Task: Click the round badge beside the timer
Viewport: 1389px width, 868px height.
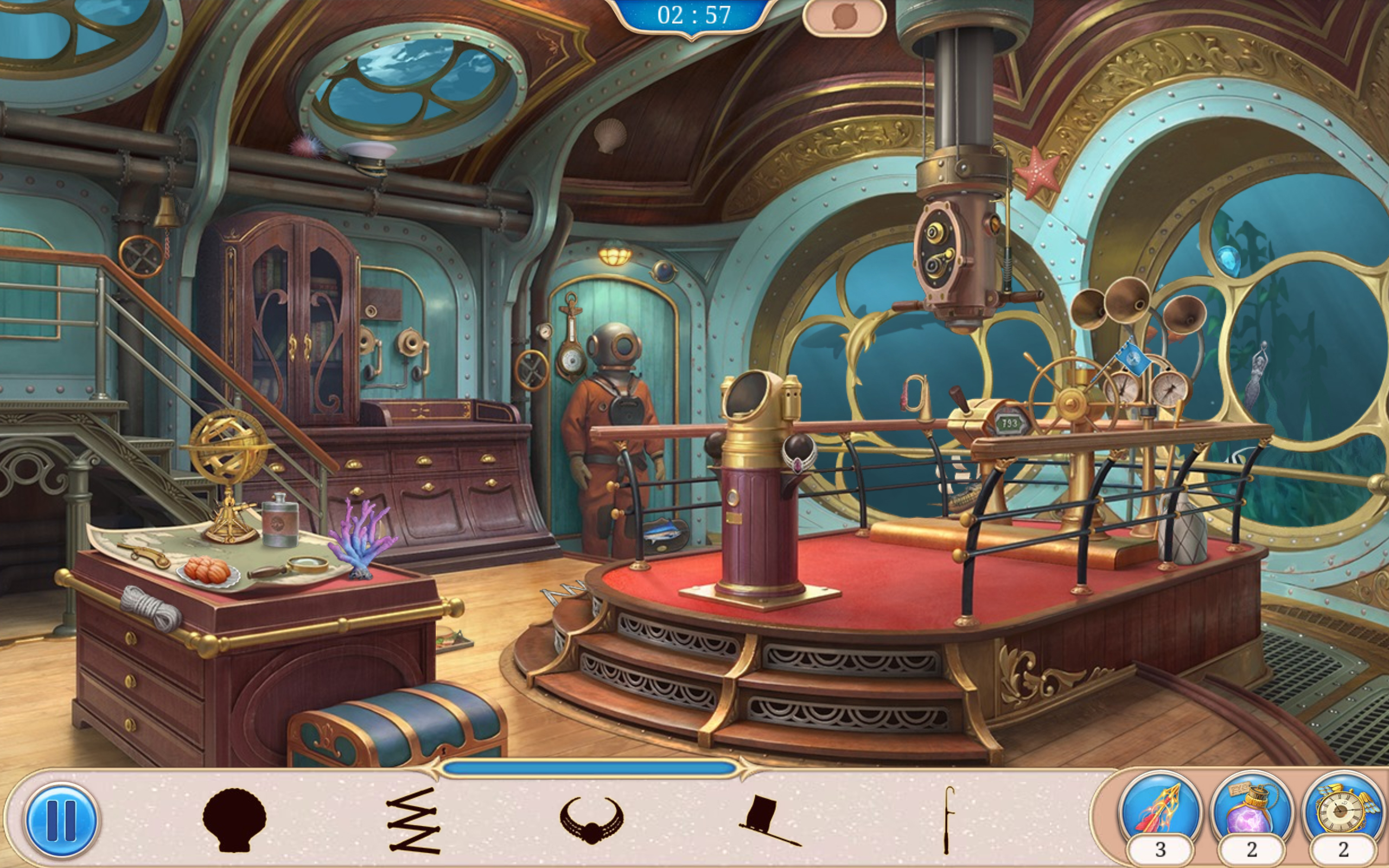Action: [844, 18]
